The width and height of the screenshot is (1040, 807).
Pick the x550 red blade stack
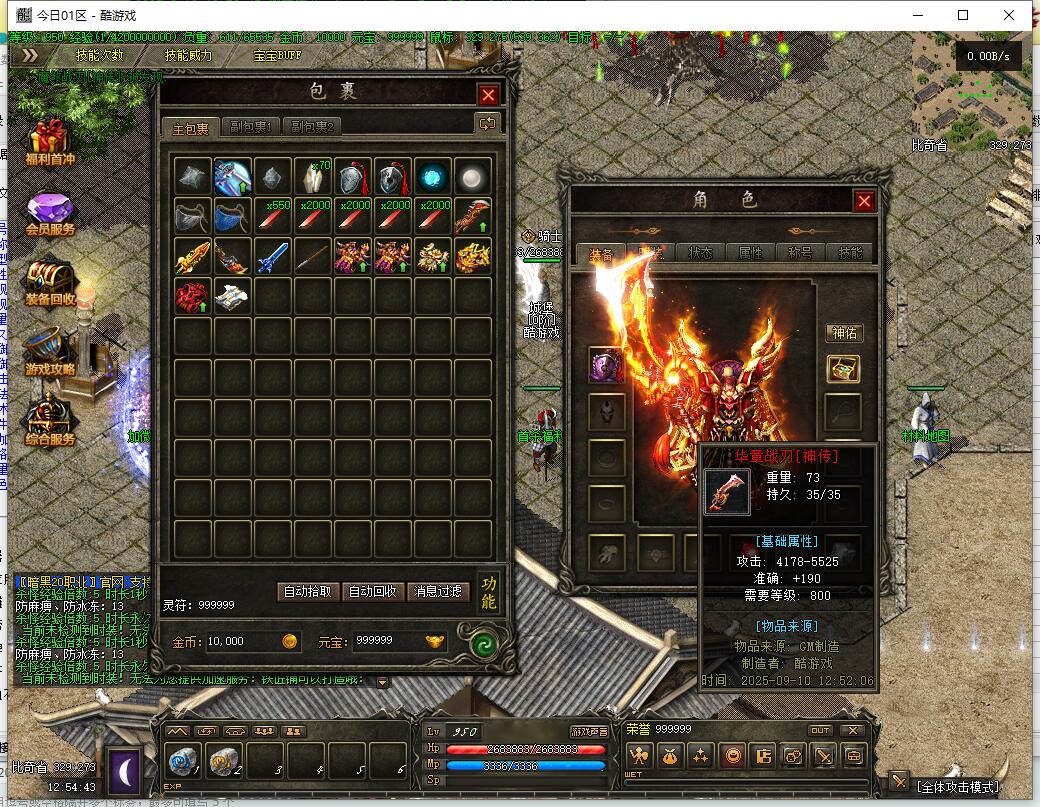pyautogui.click(x=272, y=216)
